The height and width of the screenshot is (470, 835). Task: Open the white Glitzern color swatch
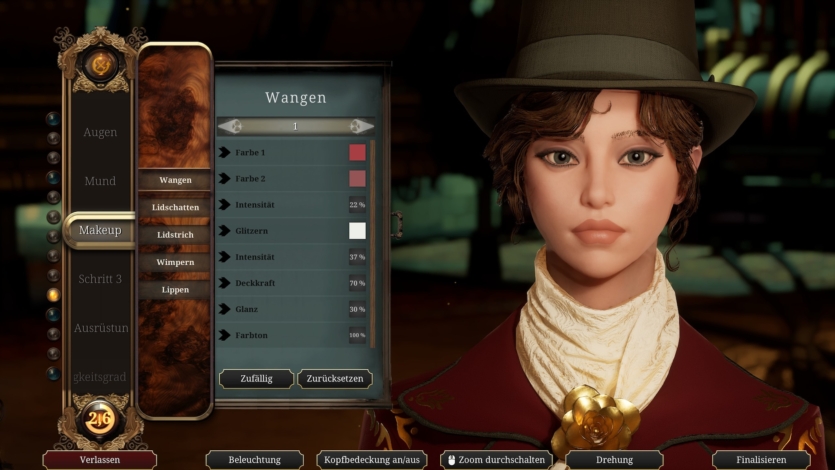[357, 231]
